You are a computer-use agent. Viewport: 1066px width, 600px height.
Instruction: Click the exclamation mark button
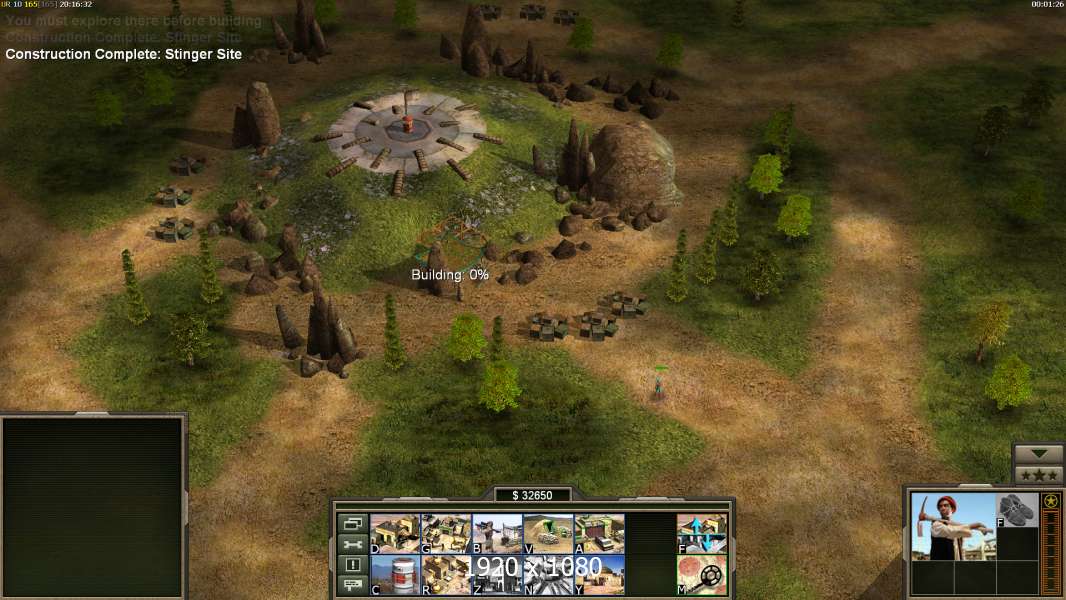(x=352, y=565)
